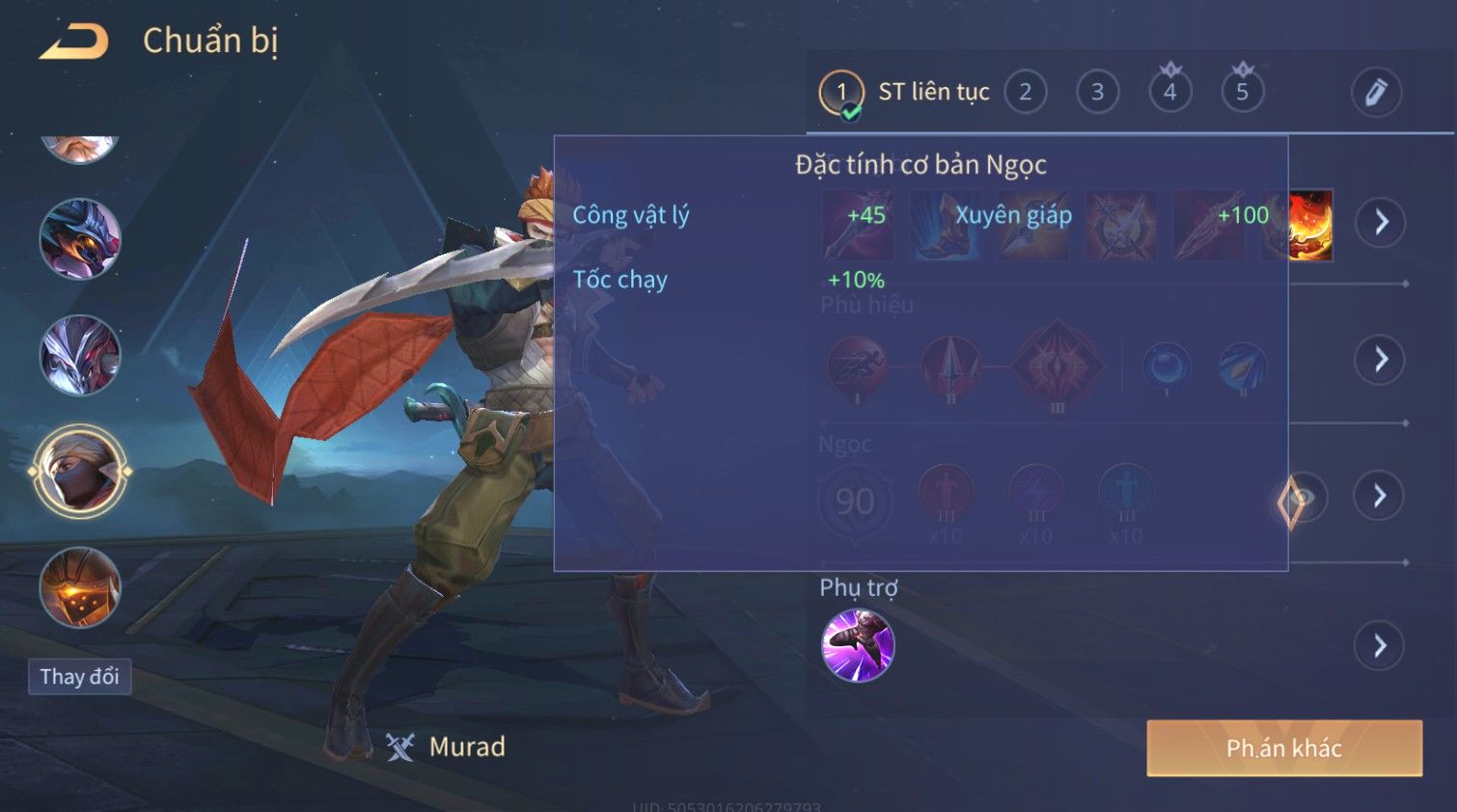The height and width of the screenshot is (812, 1457).
Task: Open loadout preset 5
Action: (1242, 93)
